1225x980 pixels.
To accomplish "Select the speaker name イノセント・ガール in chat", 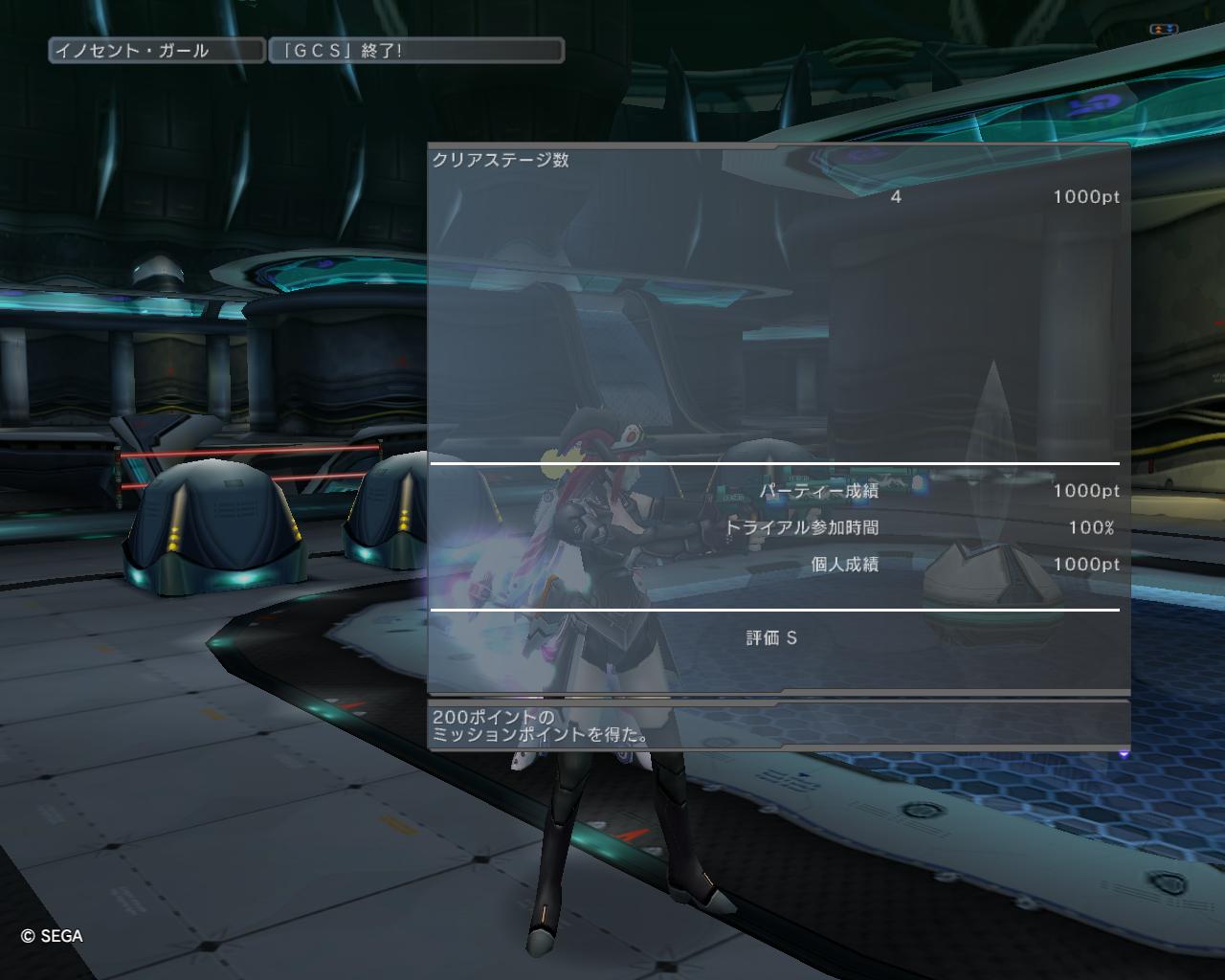I will click(x=156, y=51).
